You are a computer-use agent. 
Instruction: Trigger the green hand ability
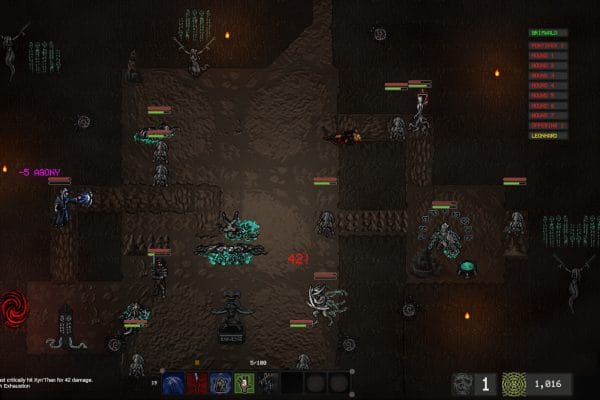pyautogui.click(x=244, y=382)
